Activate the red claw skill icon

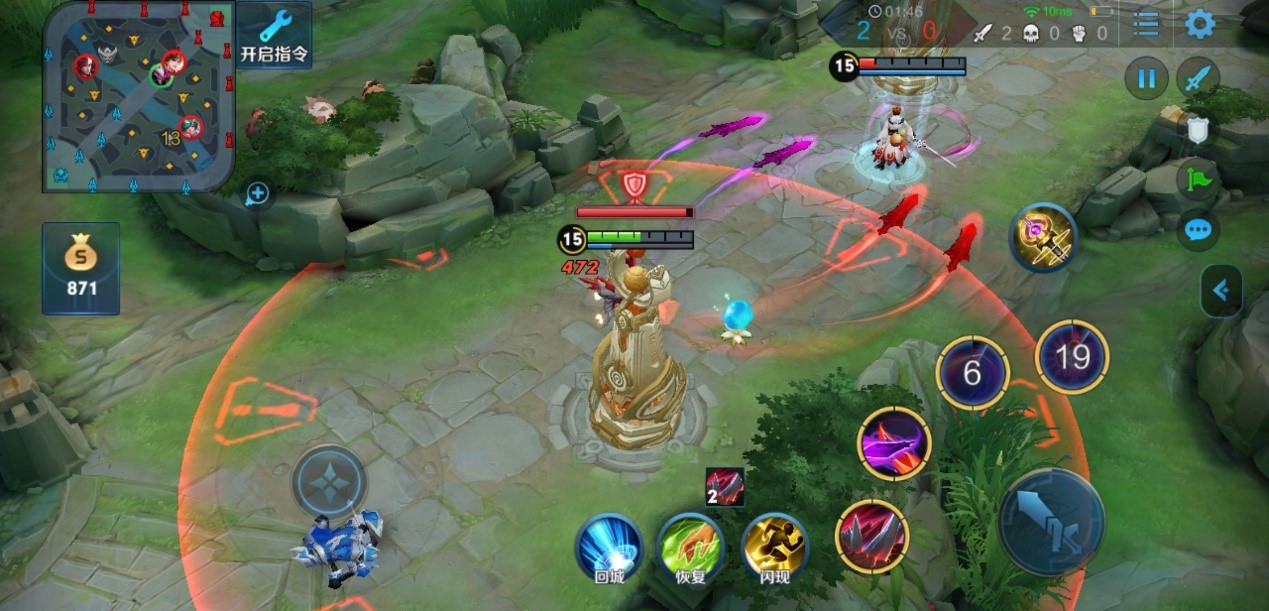(871, 536)
